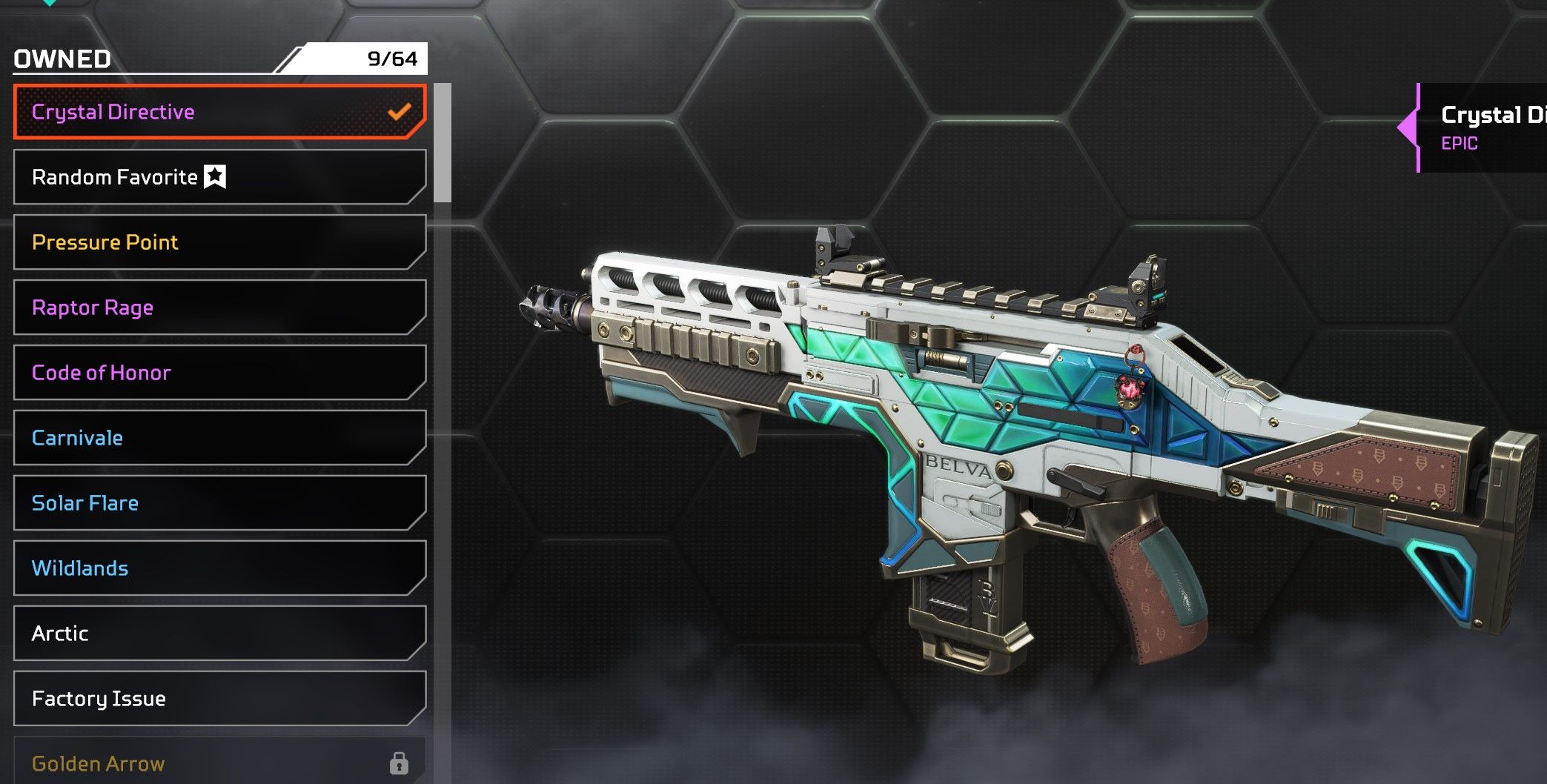Preview the Wildlands skin

(x=219, y=568)
